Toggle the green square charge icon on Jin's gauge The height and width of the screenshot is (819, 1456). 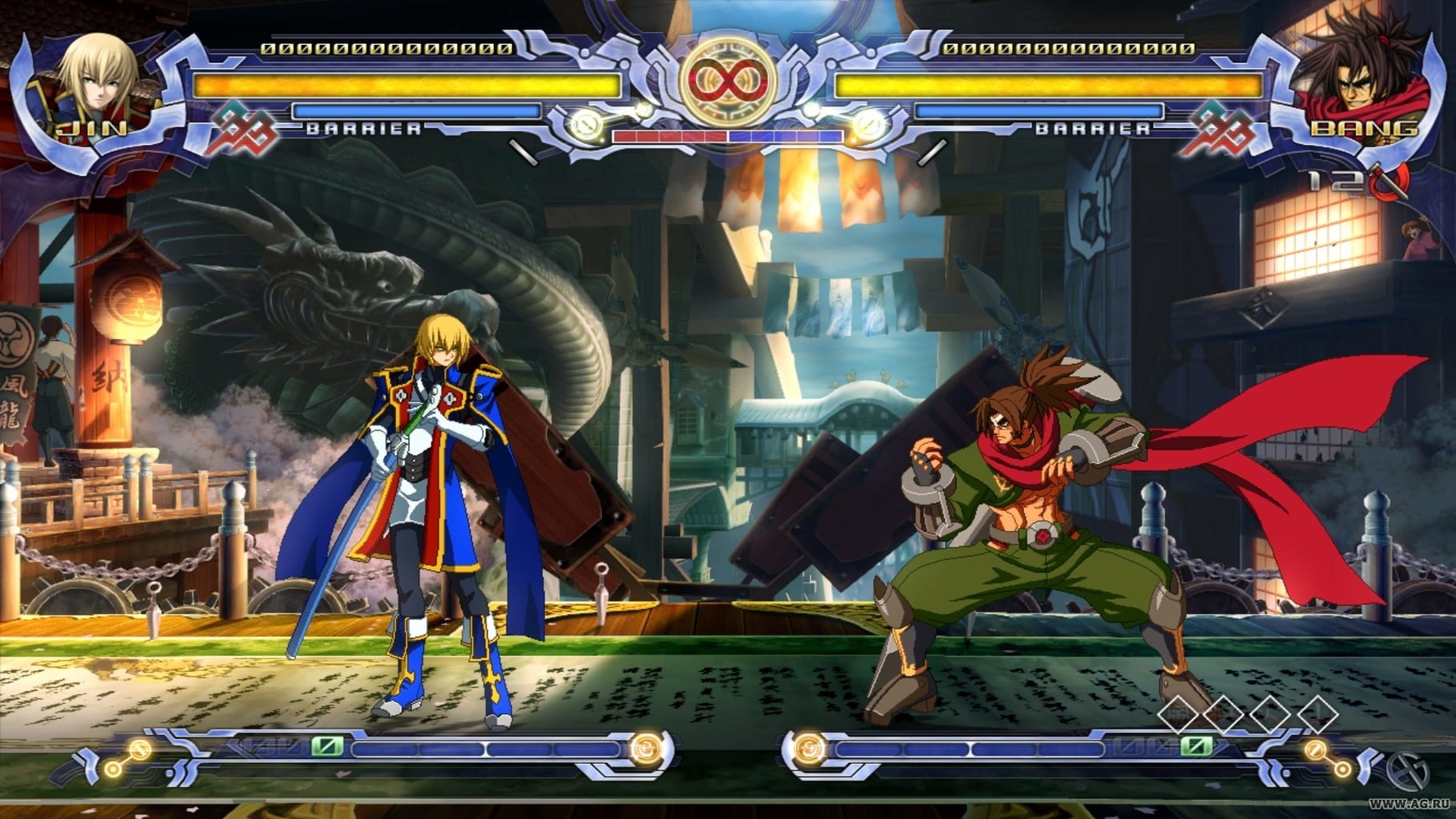[x=326, y=746]
